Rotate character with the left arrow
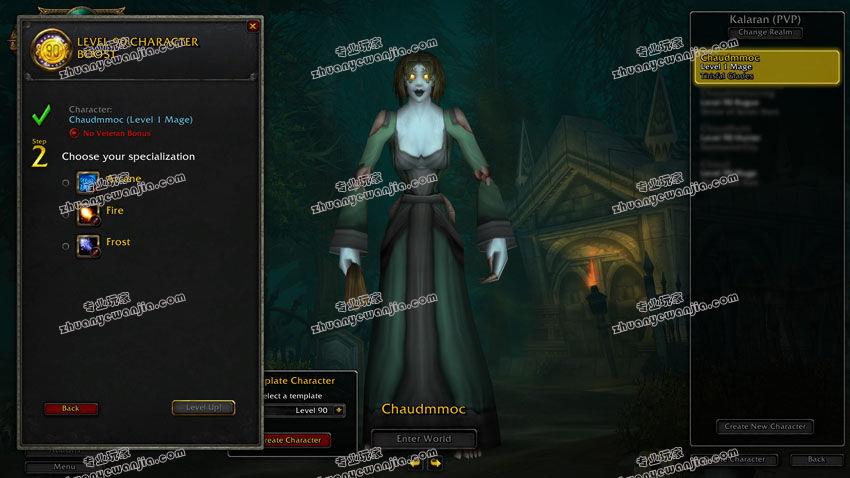The width and height of the screenshot is (850, 478). coord(414,463)
